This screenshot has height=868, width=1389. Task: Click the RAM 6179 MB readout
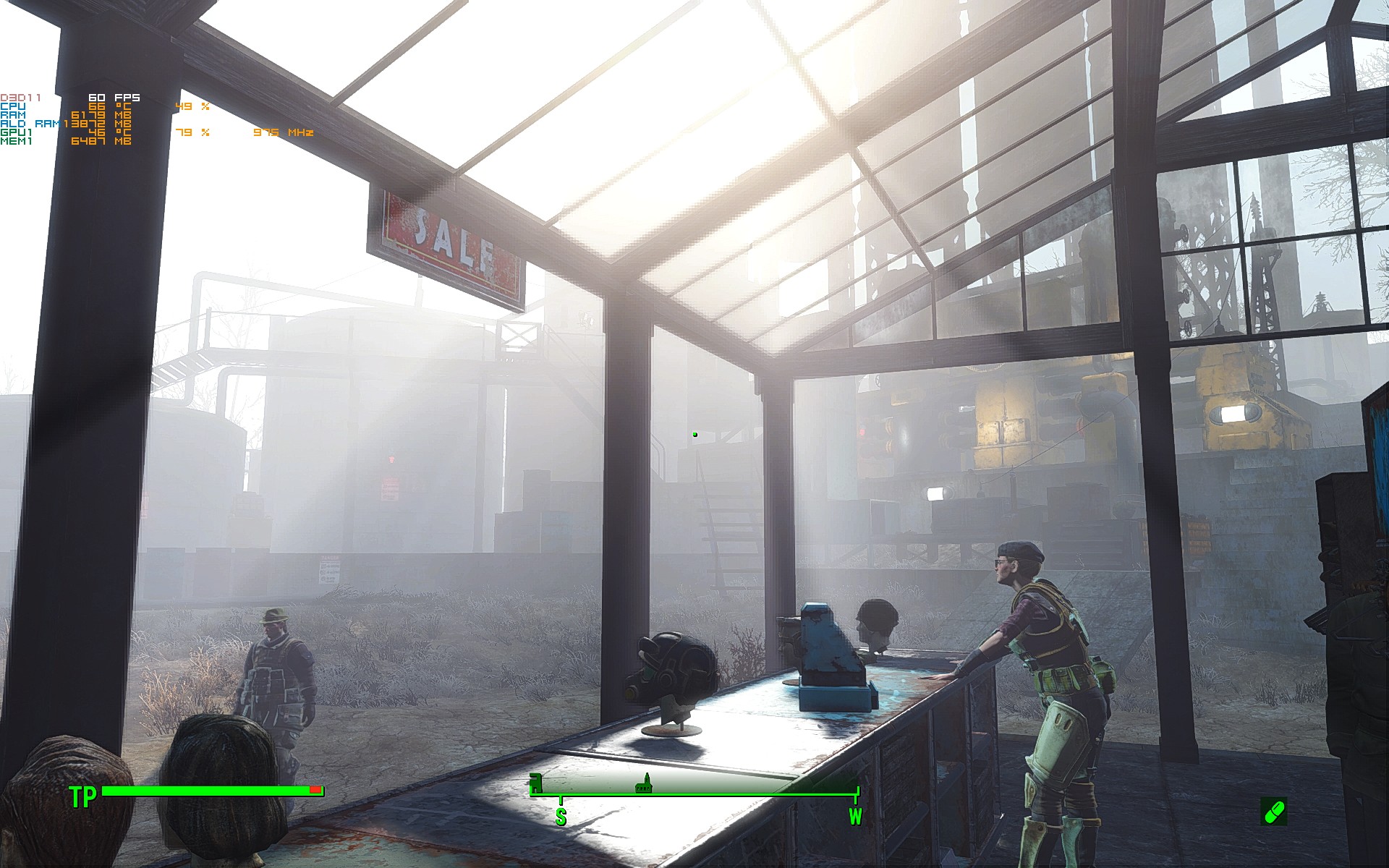pos(101,116)
